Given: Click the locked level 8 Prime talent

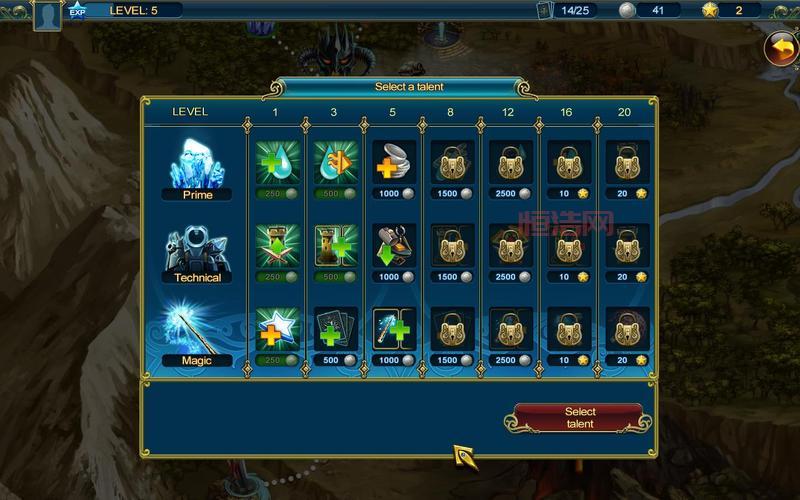Looking at the screenshot, I should 450,162.
